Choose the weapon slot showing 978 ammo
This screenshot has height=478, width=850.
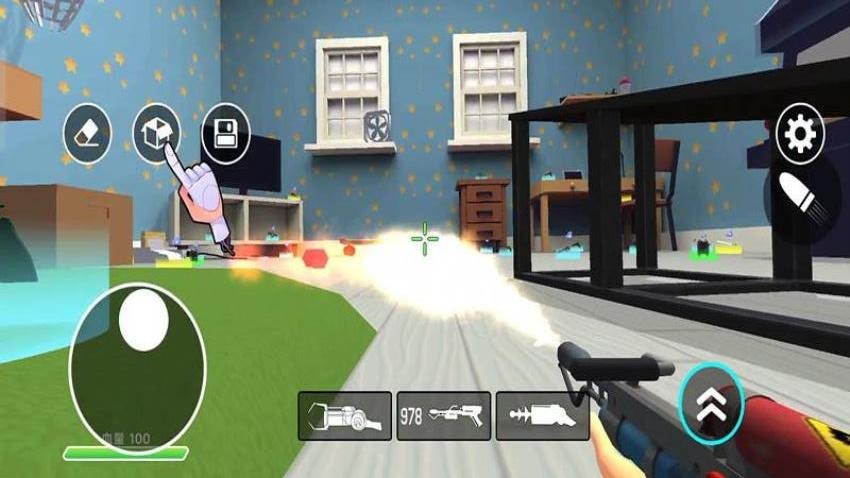click(444, 415)
